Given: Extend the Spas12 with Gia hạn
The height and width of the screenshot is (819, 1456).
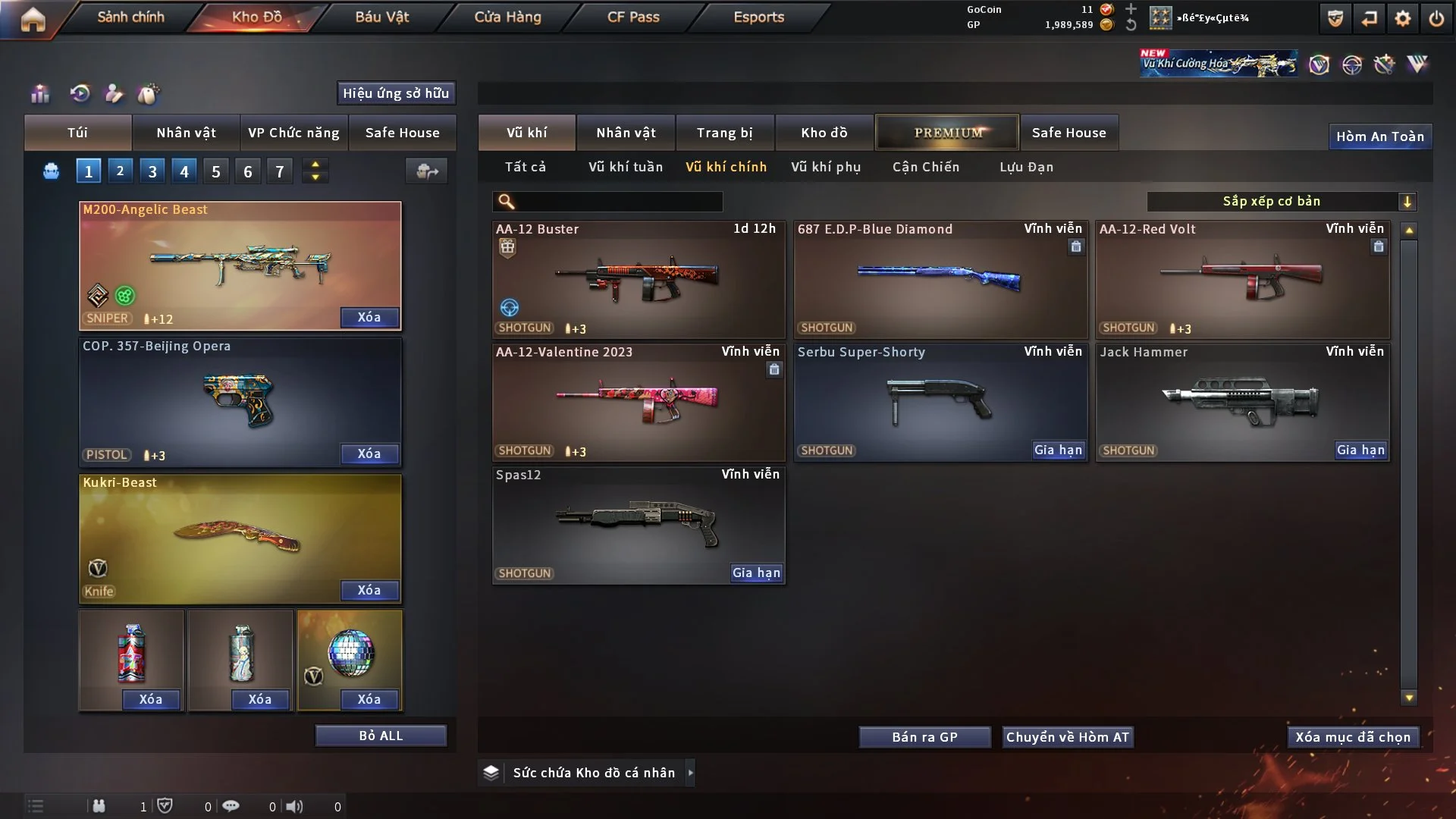Looking at the screenshot, I should [x=756, y=573].
